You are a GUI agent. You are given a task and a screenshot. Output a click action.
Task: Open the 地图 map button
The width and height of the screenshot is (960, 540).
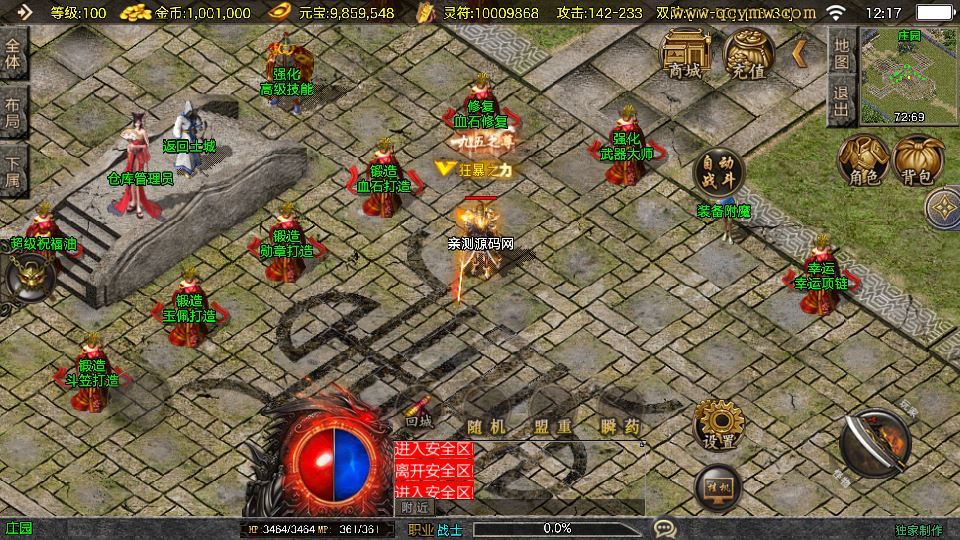coord(841,53)
